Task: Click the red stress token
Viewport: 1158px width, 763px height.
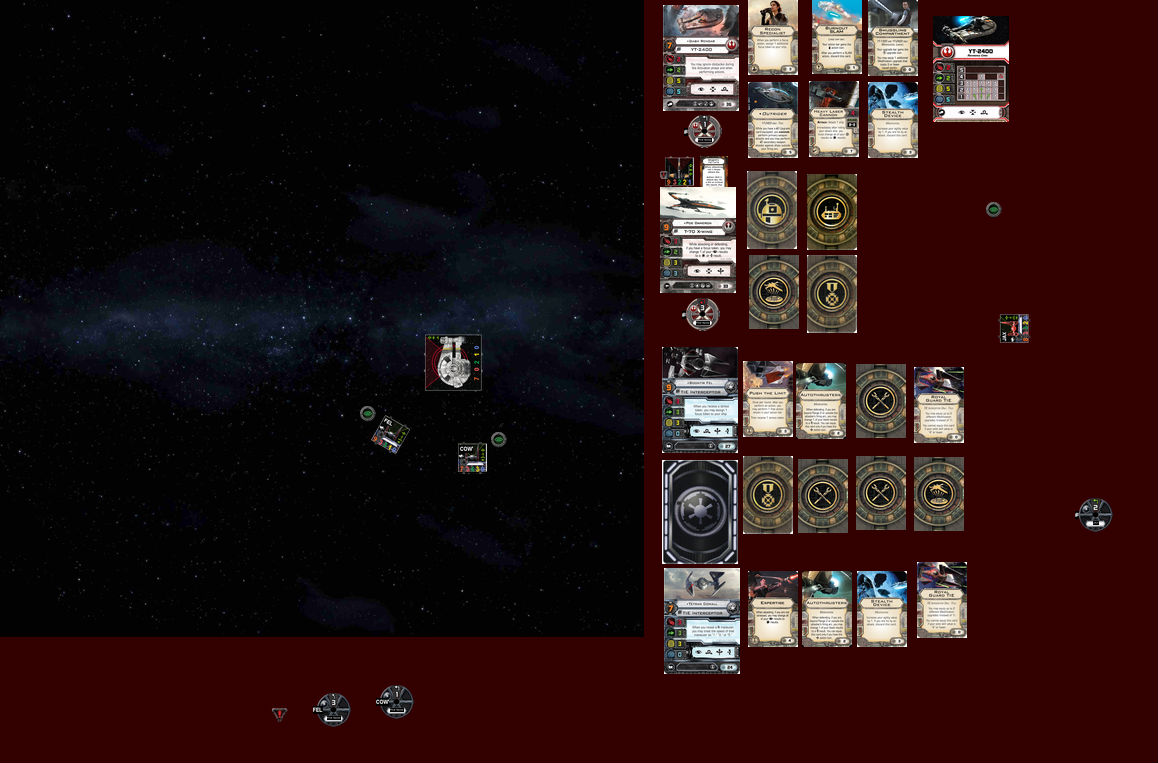Action: pyautogui.click(x=280, y=714)
